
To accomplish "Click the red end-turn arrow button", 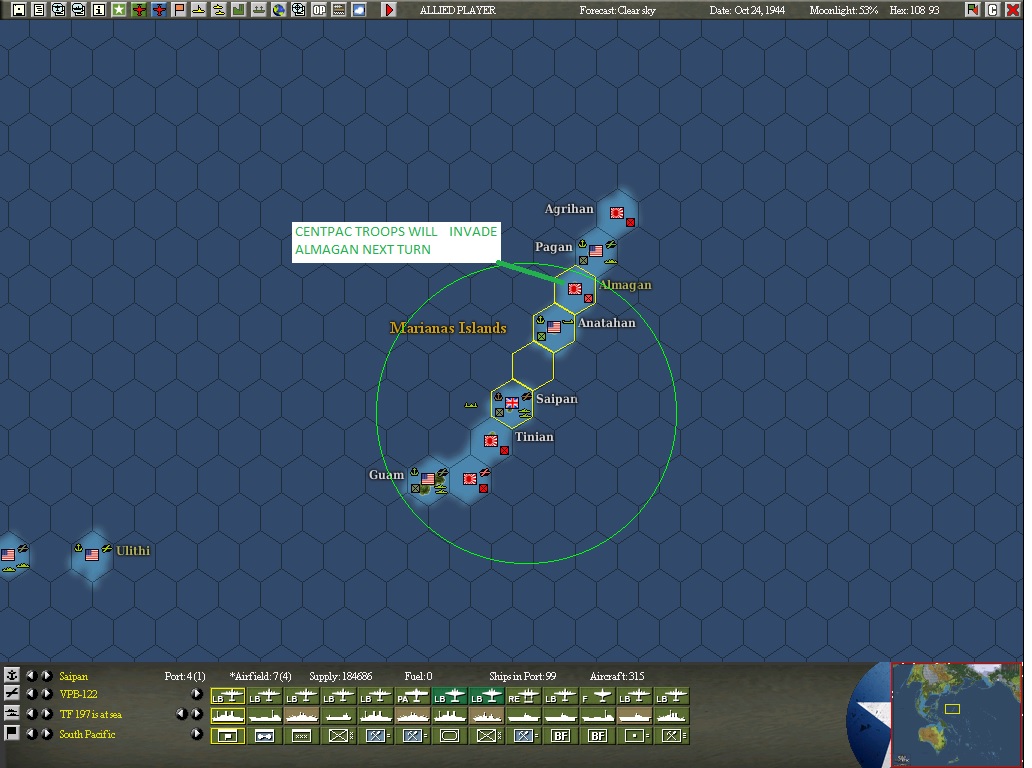I will click(389, 10).
